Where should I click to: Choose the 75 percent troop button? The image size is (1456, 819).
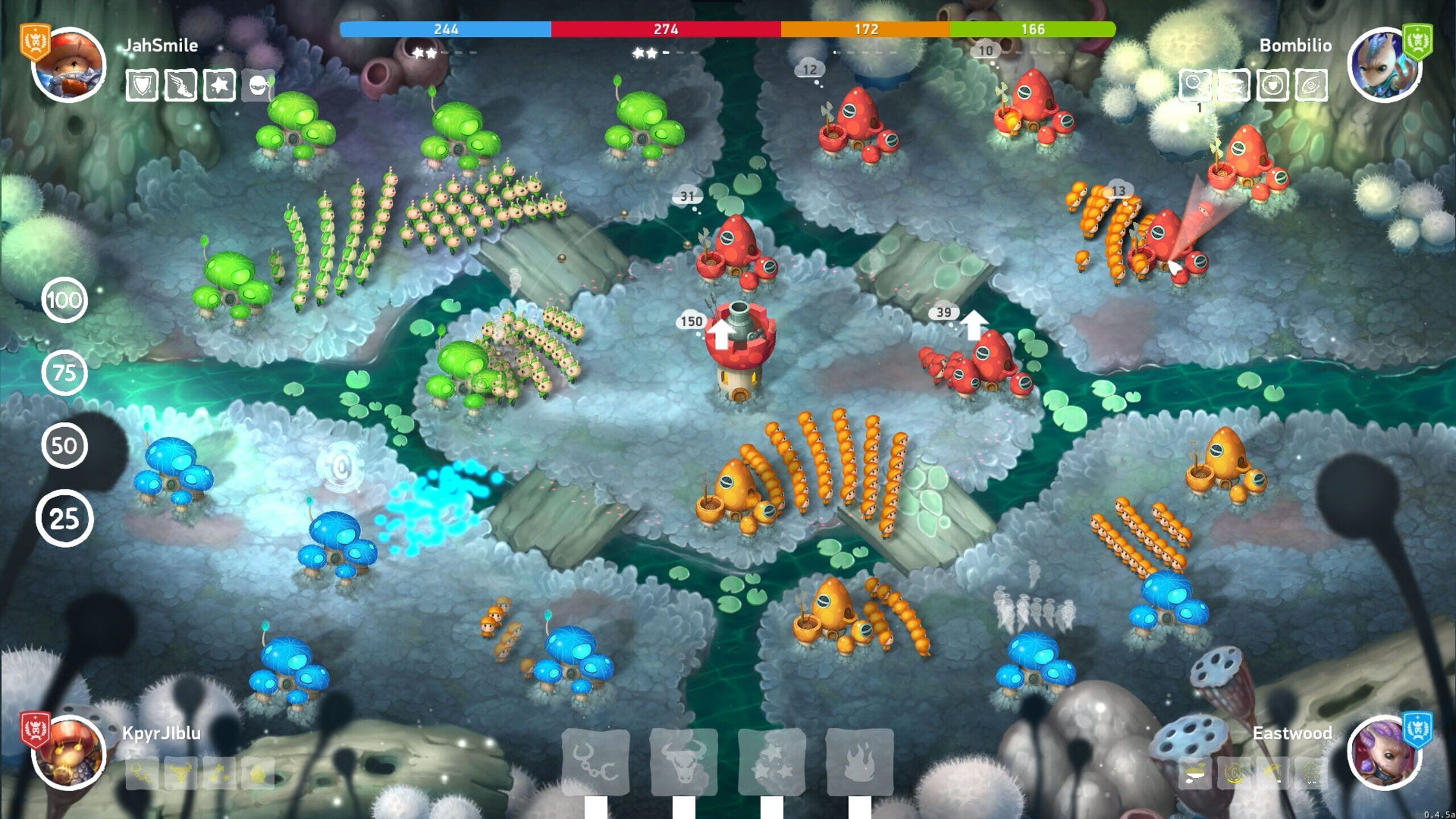click(x=64, y=373)
